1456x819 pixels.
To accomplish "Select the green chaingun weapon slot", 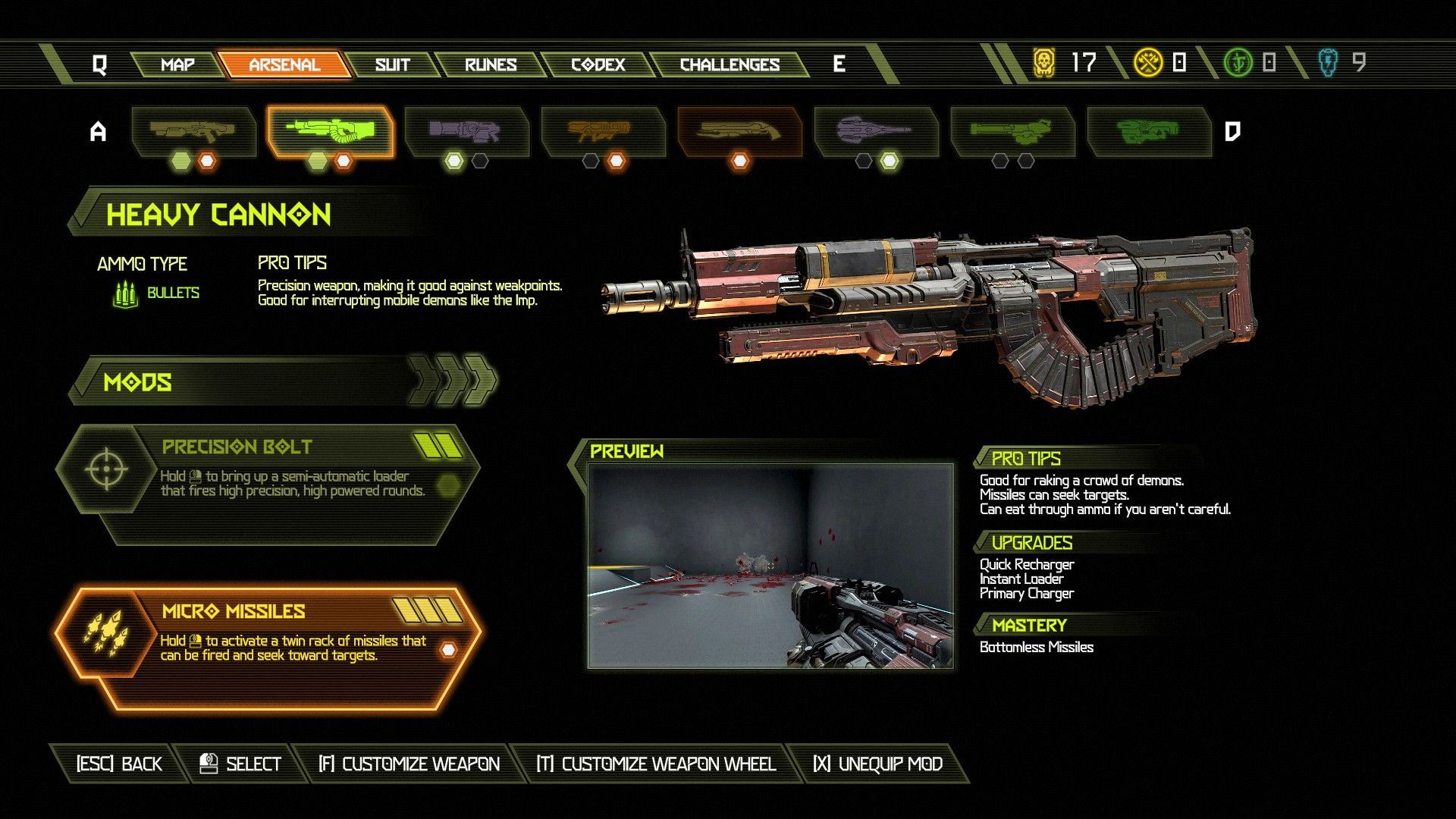I will pos(1012,131).
